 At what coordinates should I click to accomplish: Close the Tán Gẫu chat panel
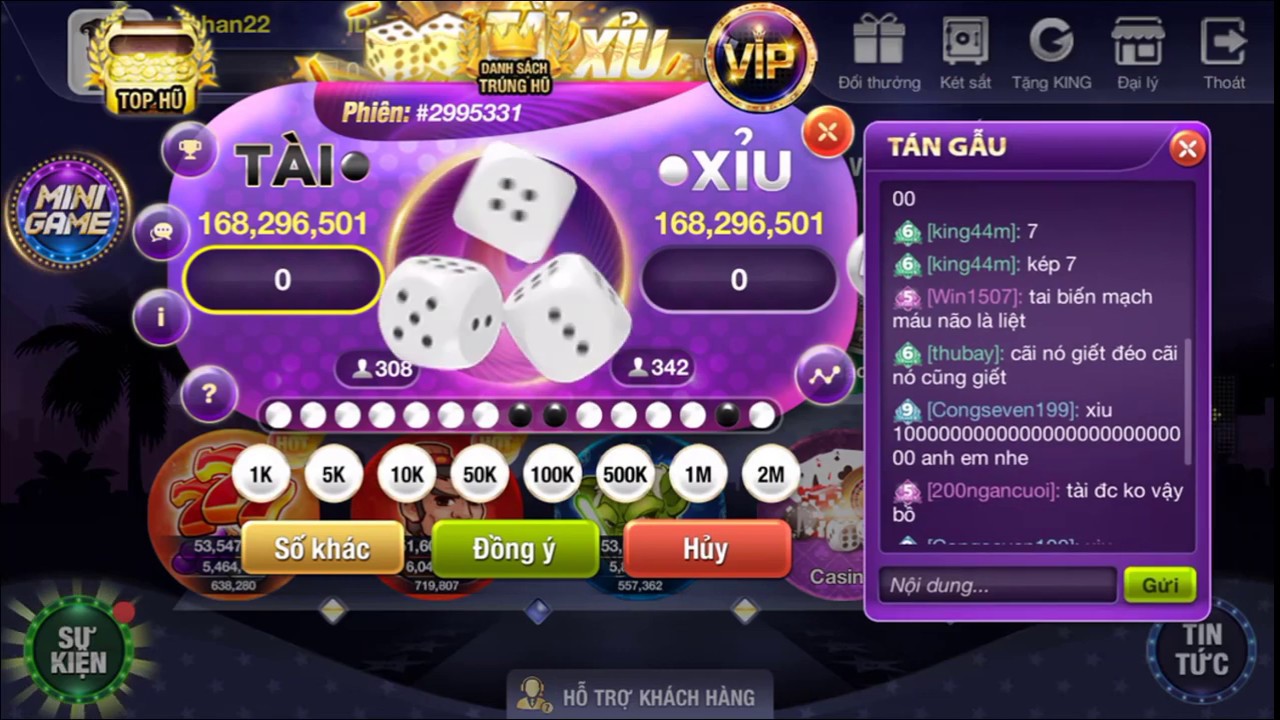tap(1187, 149)
